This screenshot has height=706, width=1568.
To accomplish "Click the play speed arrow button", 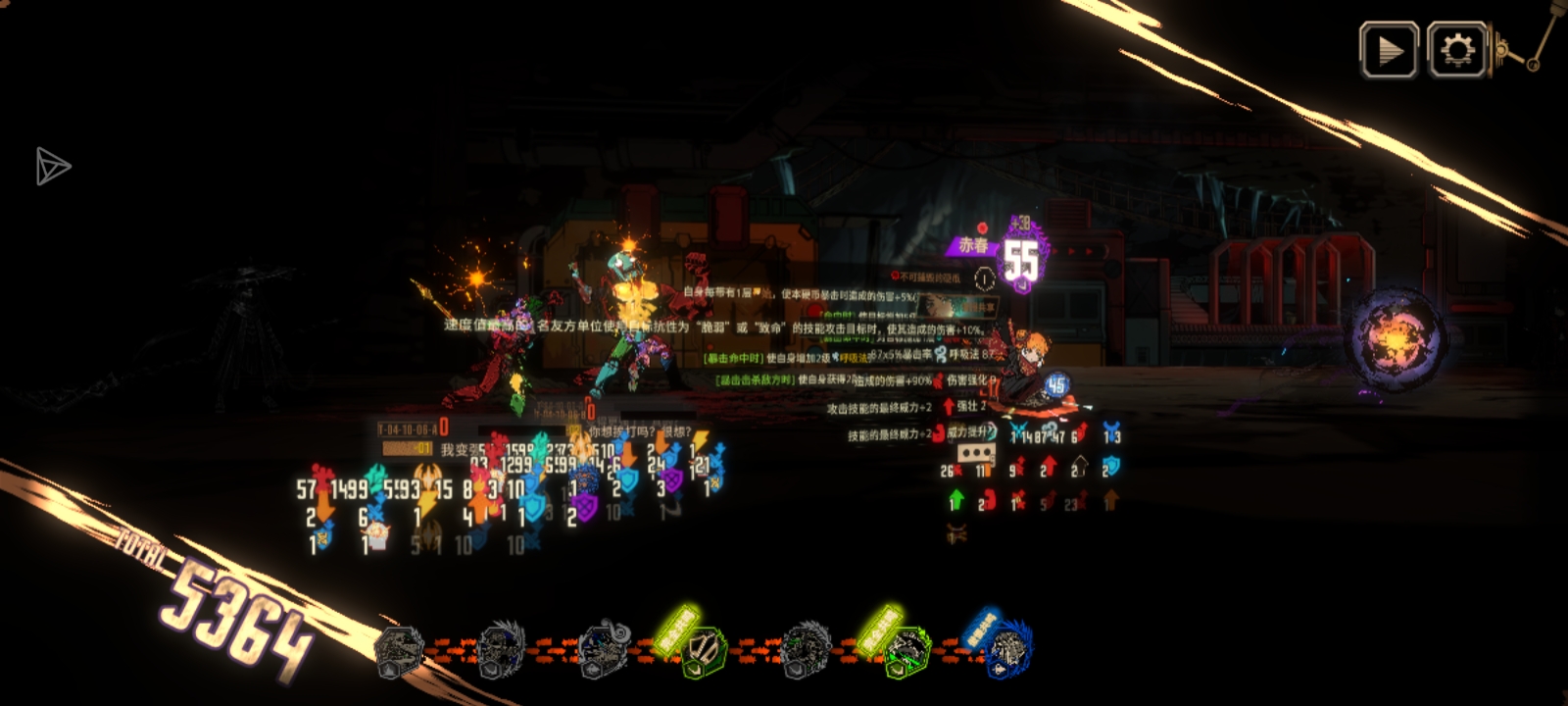I will [x=1389, y=50].
